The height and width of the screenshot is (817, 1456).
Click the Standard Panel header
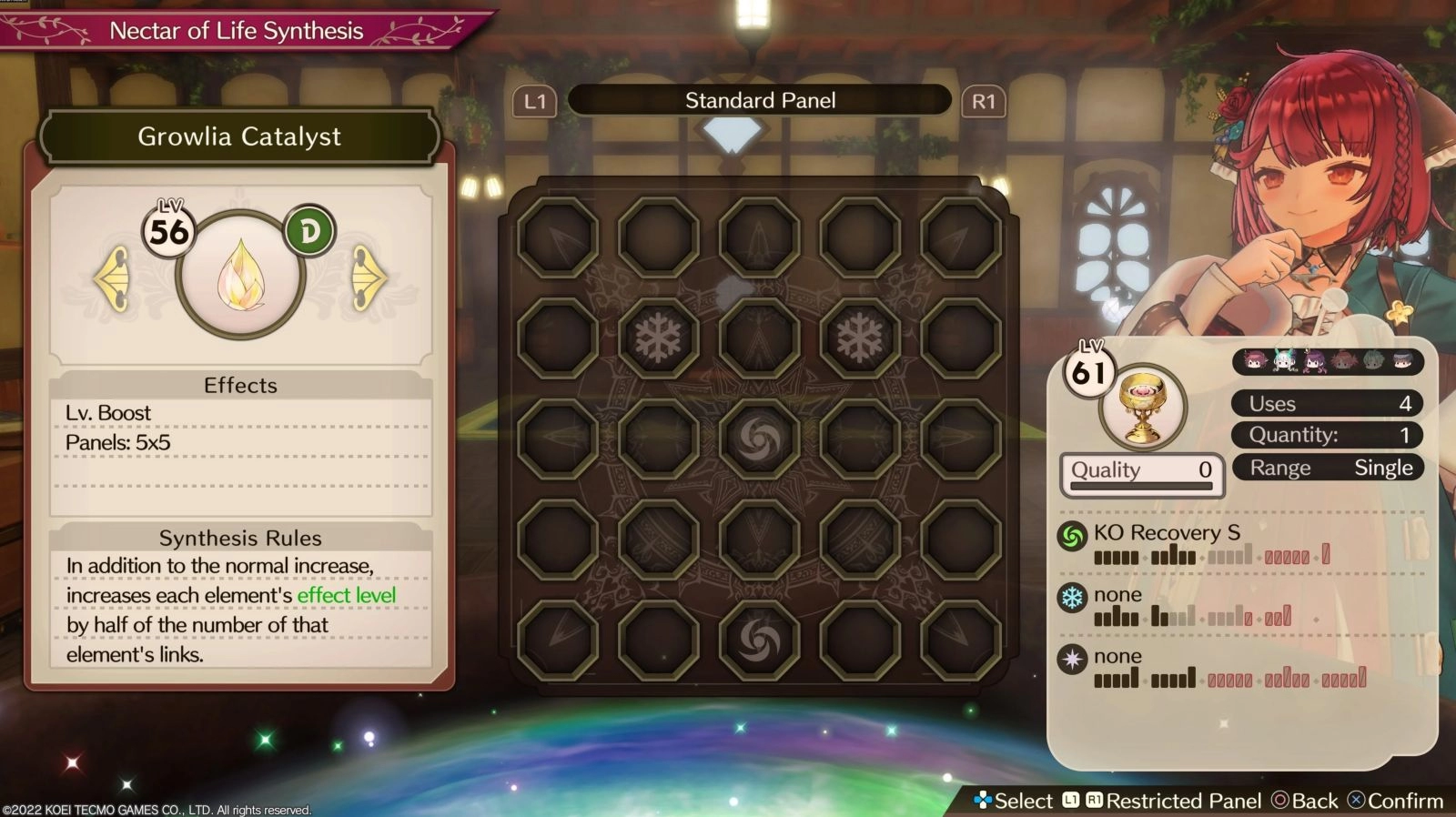click(760, 101)
